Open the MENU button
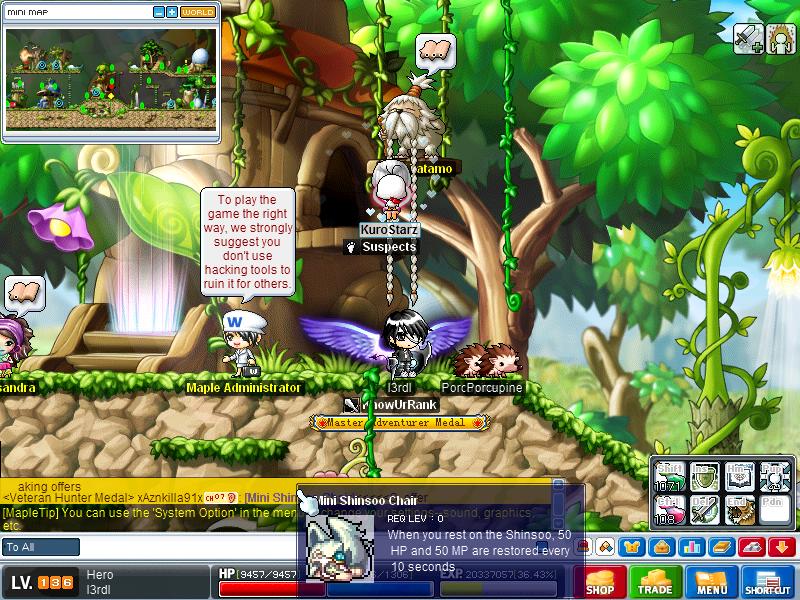The height and width of the screenshot is (600, 800). (712, 583)
